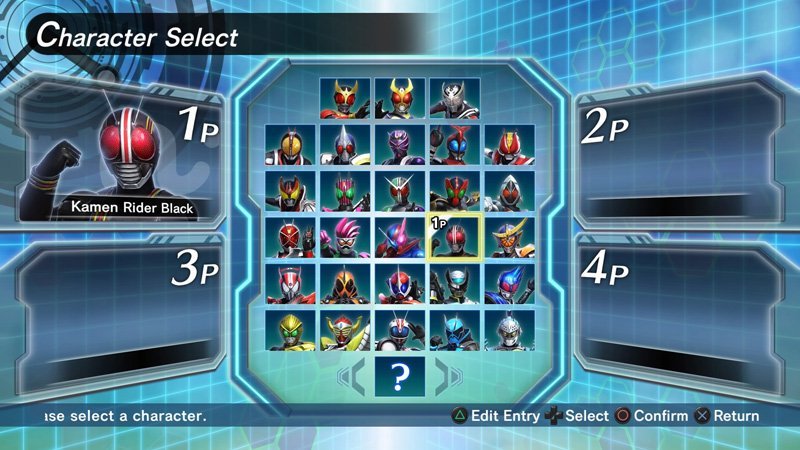Choose Kamen Rider Agito with gold horns
The image size is (800, 450).
coord(400,99)
